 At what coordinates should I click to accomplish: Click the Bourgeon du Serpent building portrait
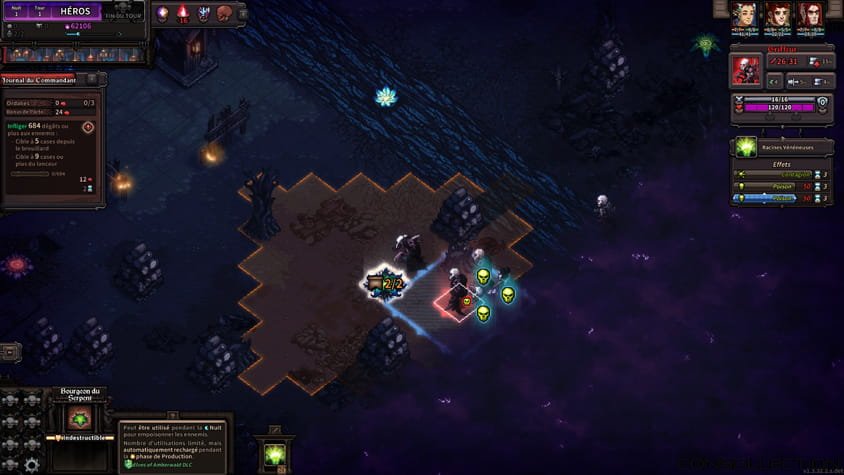click(79, 417)
